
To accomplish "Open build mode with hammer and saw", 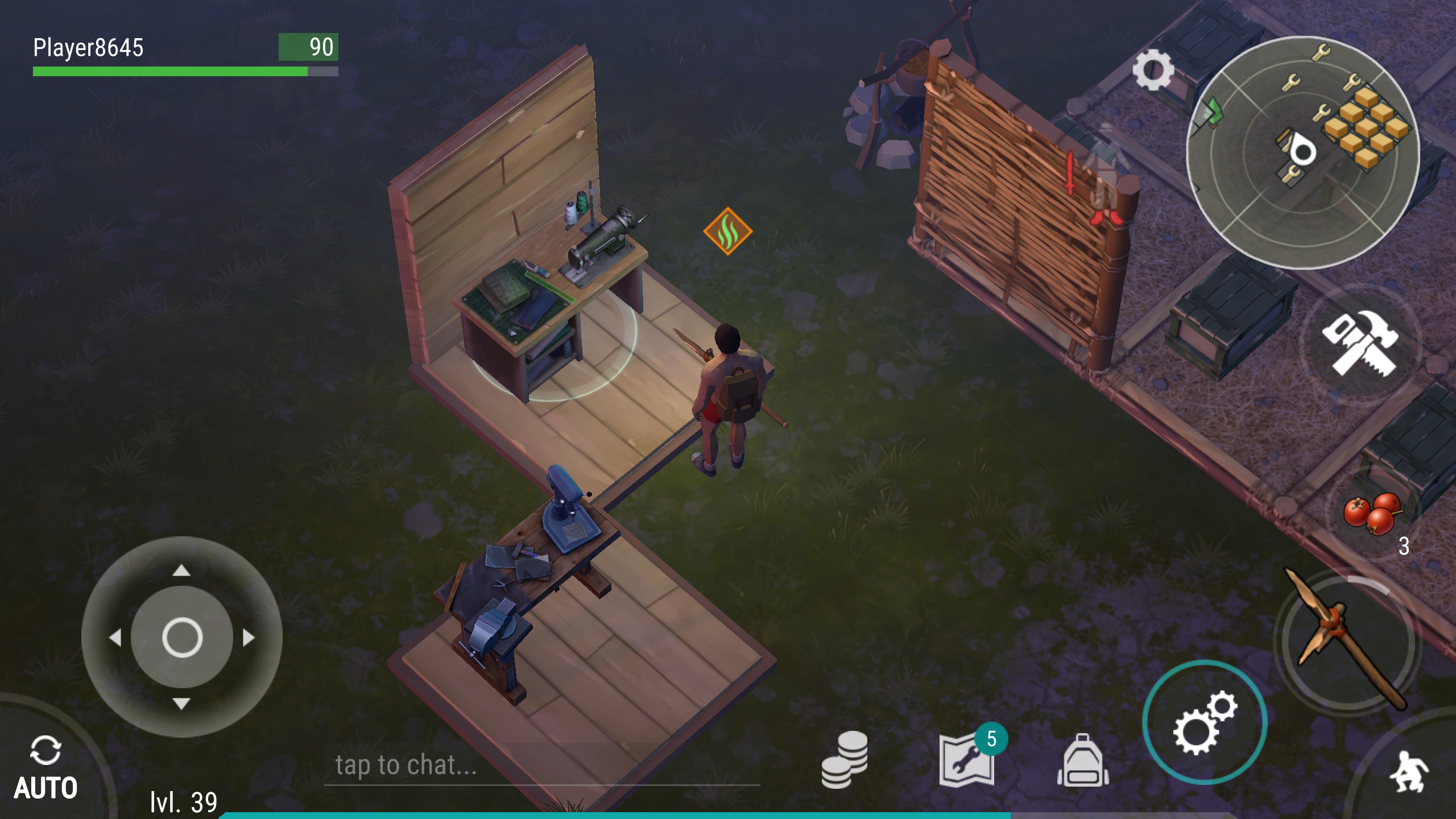I will tap(1359, 344).
